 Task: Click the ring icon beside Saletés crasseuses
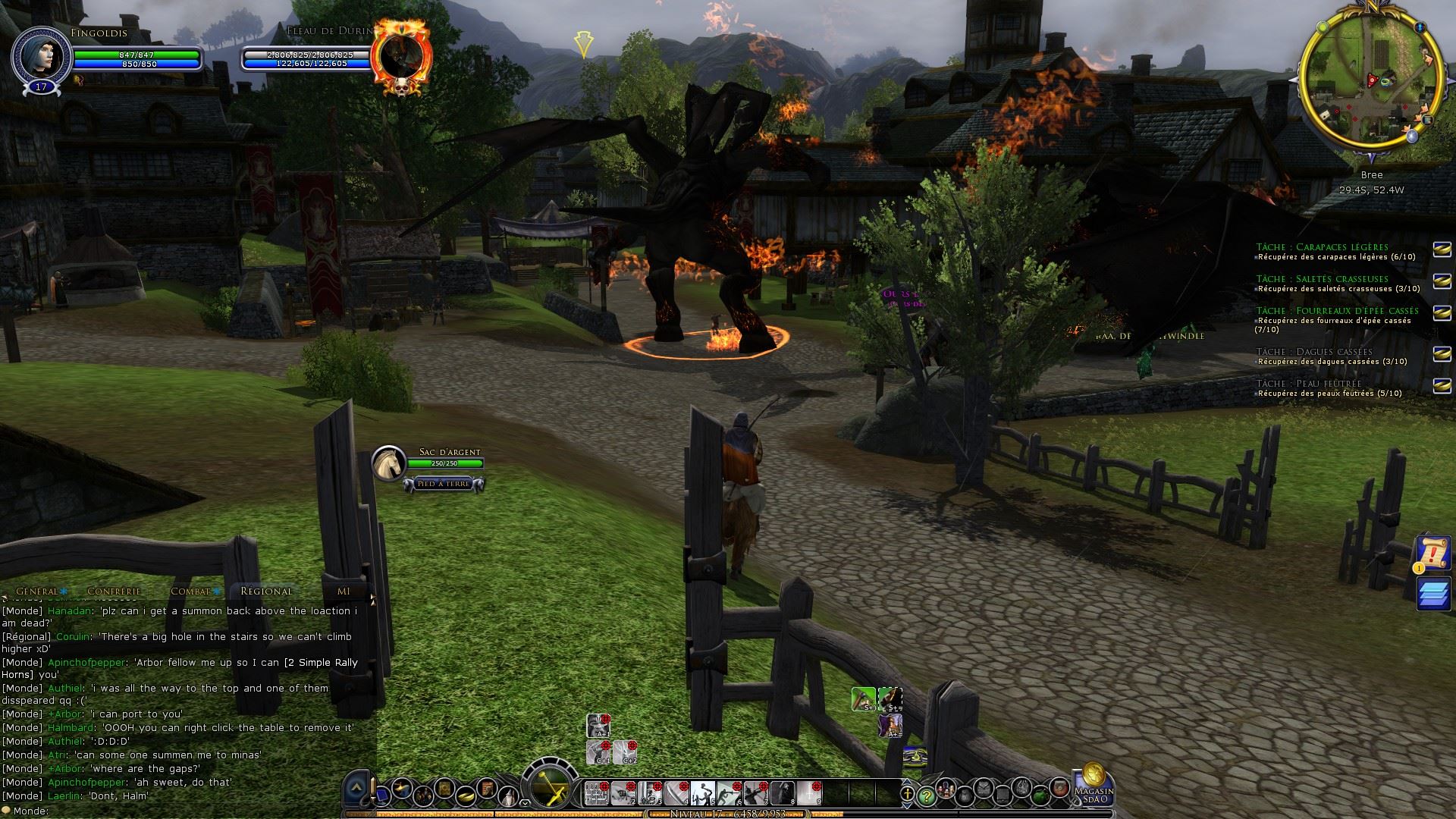1441,279
